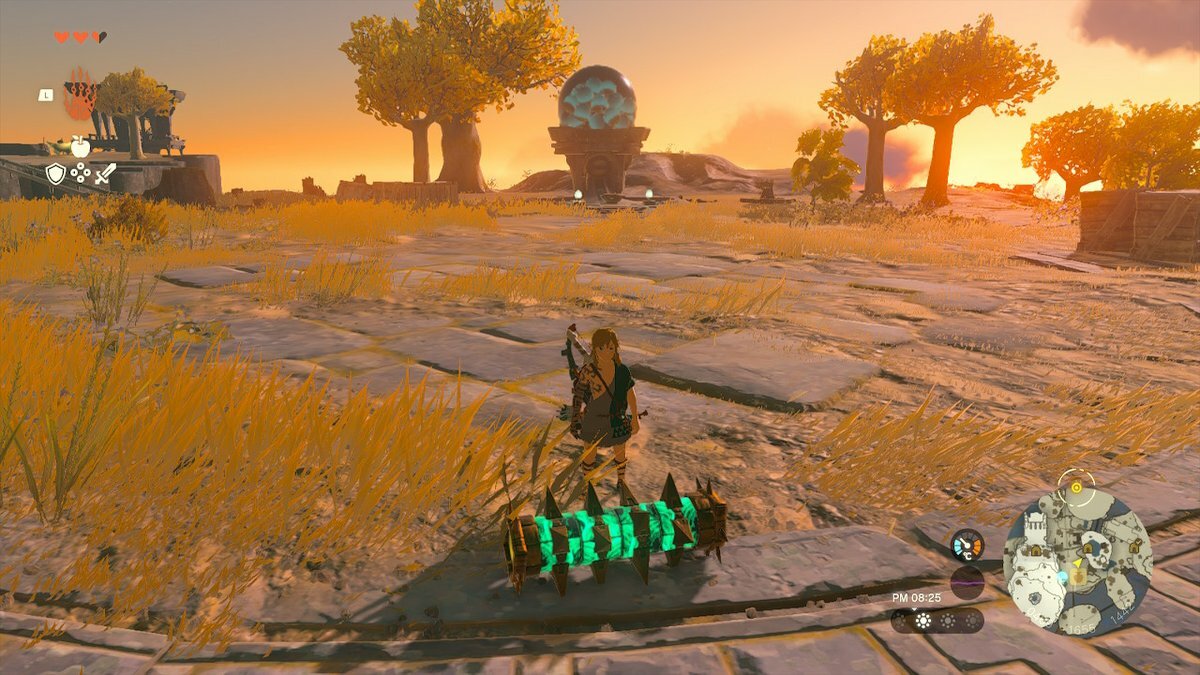1200x675 pixels.
Task: Click the glowing blue dot on minimap
Action: click(1060, 578)
